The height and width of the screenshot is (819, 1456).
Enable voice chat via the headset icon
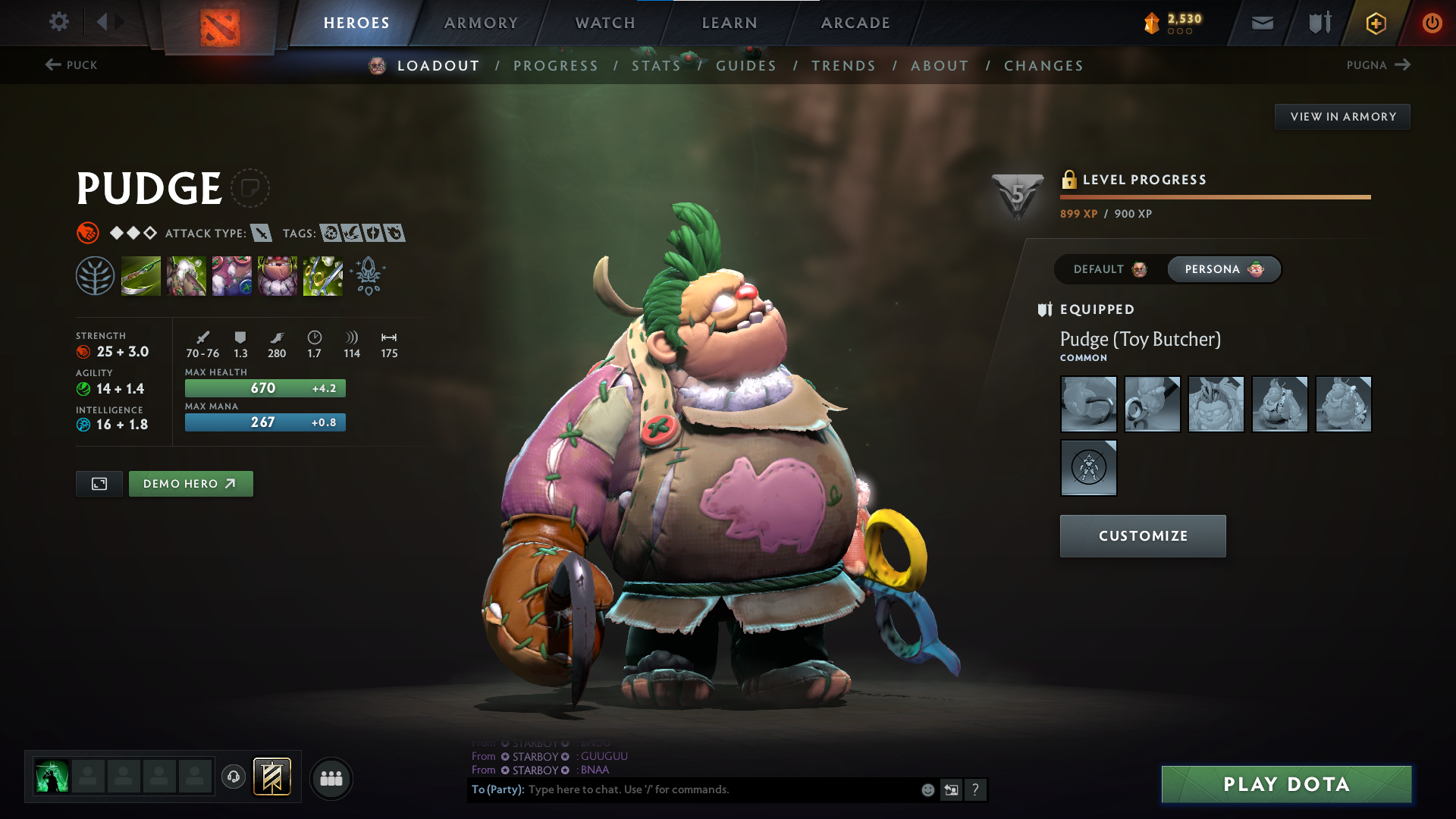[x=233, y=777]
